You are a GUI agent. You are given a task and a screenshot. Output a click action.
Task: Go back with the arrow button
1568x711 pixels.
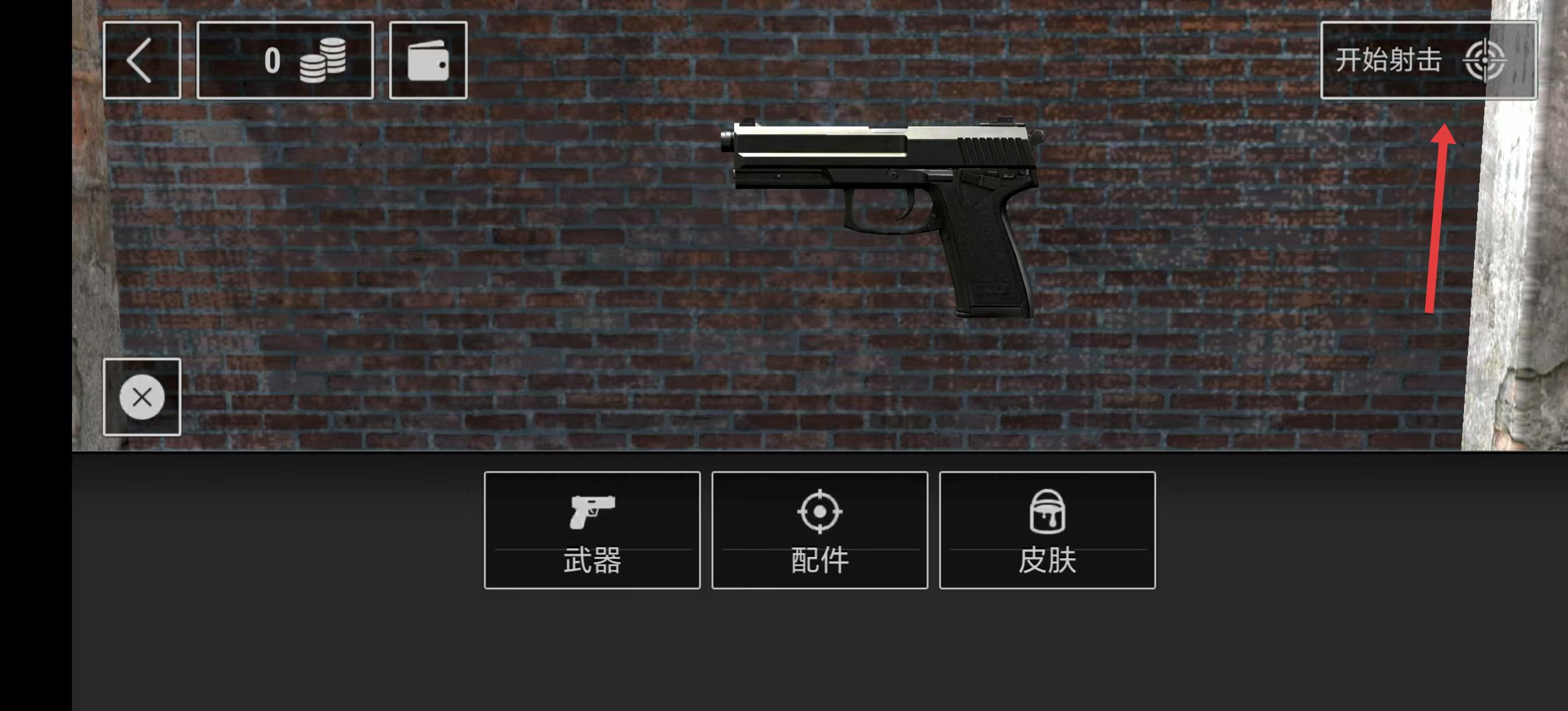click(x=142, y=60)
